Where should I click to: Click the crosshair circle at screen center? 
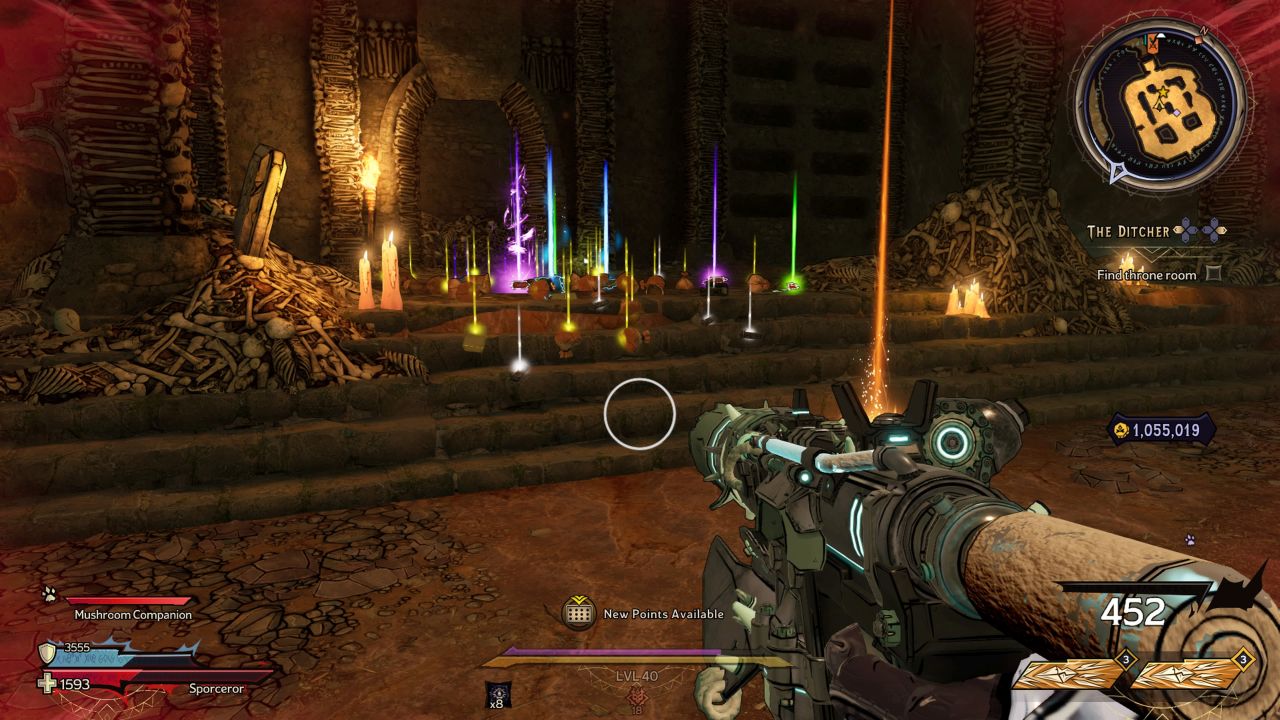coord(640,415)
